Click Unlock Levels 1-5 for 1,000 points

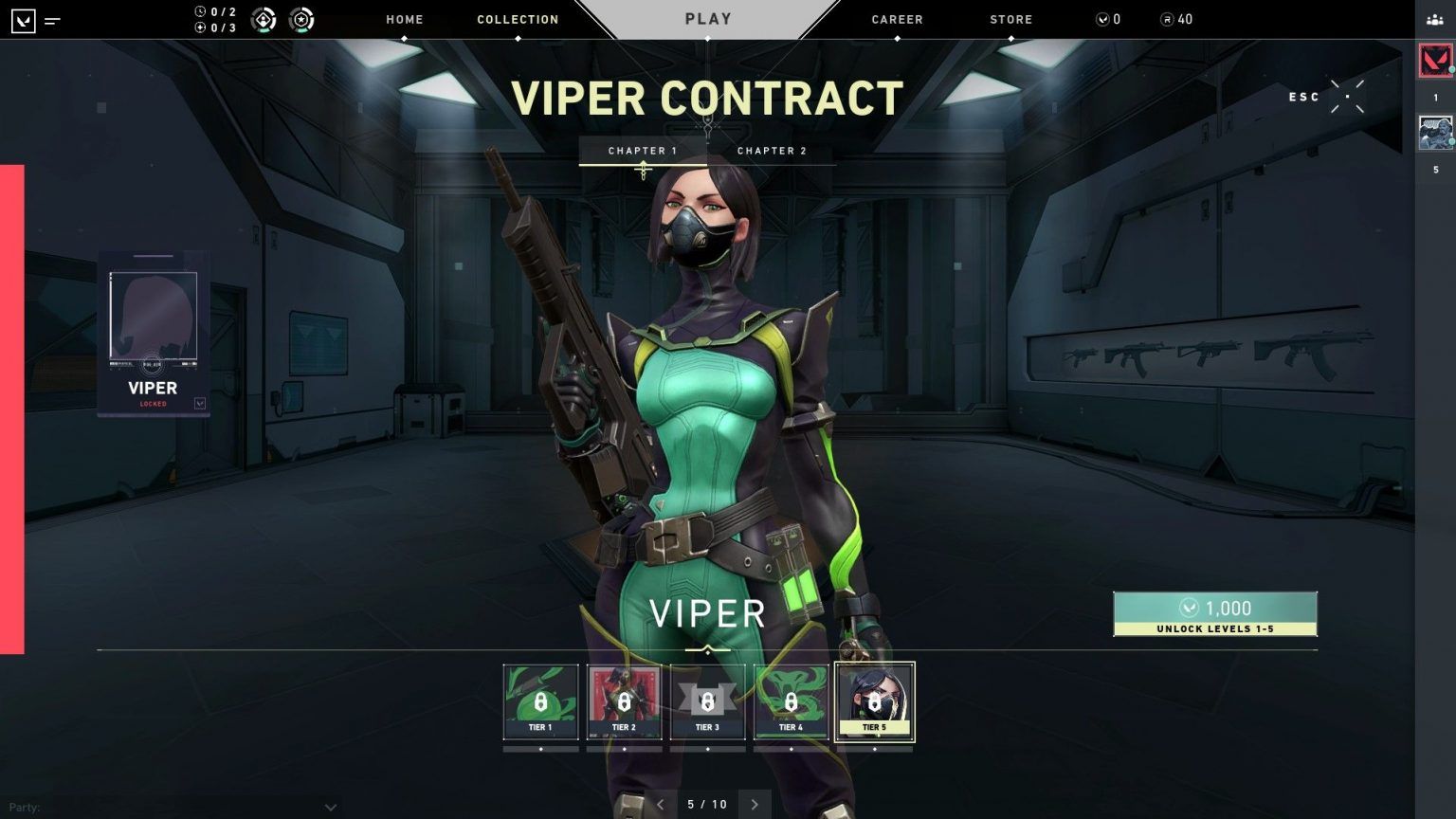coord(1215,614)
